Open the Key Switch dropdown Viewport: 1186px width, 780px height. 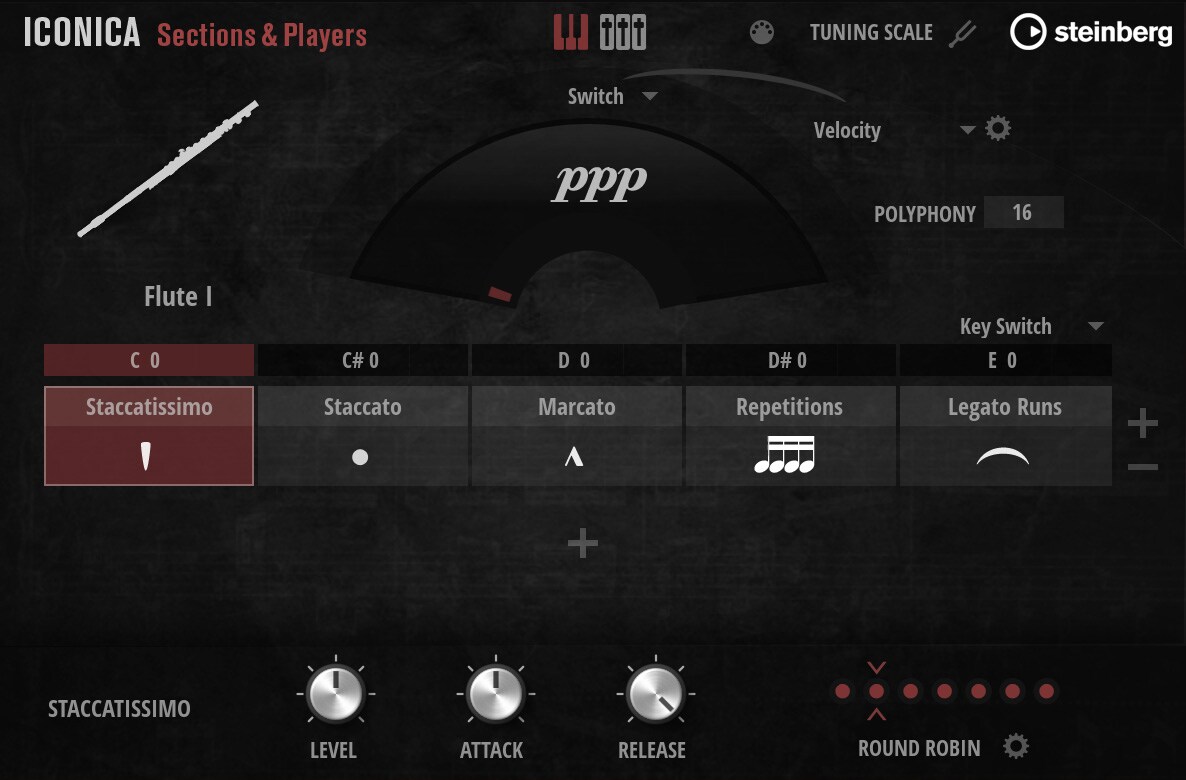pyautogui.click(x=1095, y=327)
